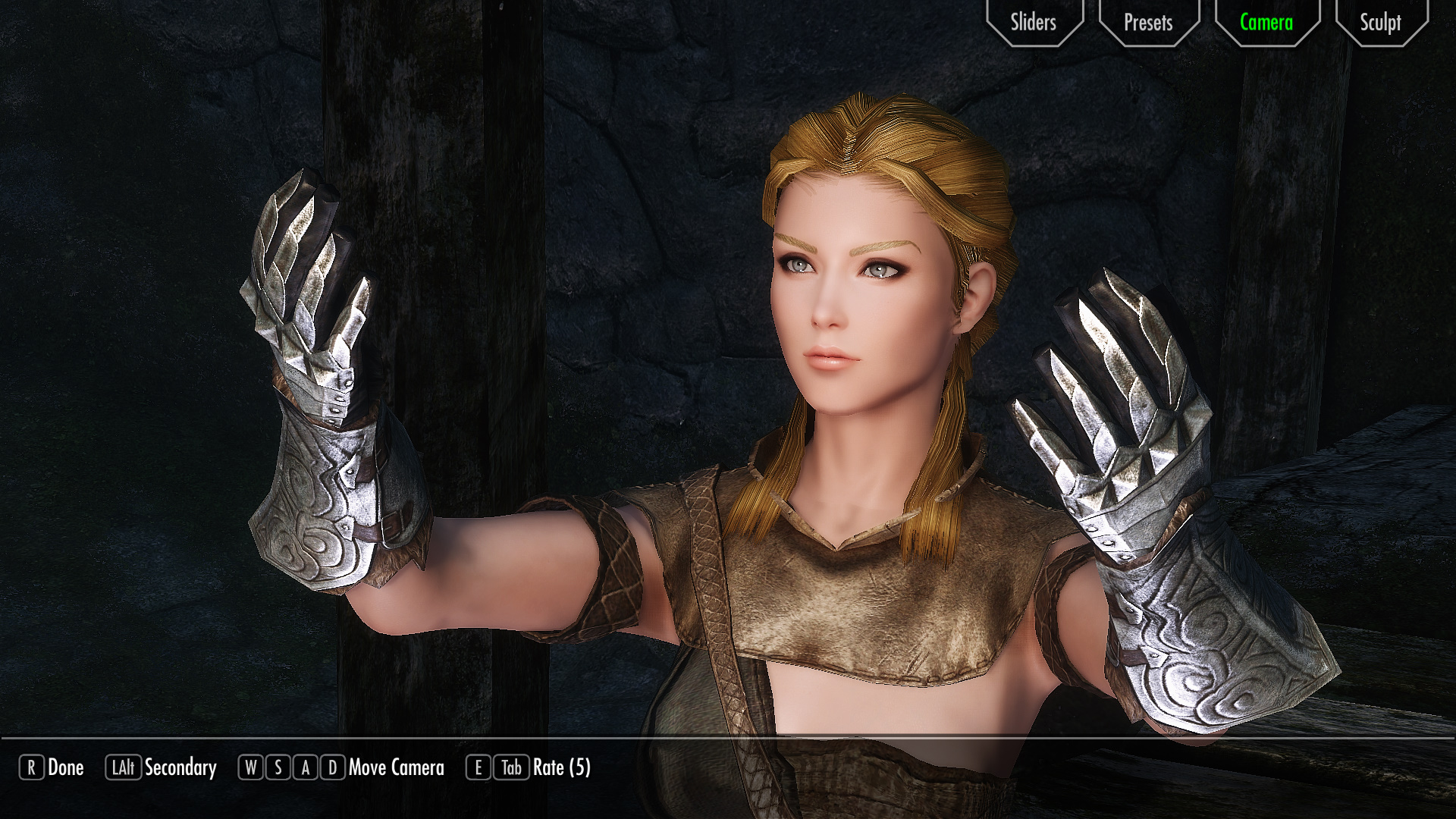Select the Camera tab
Screen dimensions: 1456x819
pos(1266,22)
